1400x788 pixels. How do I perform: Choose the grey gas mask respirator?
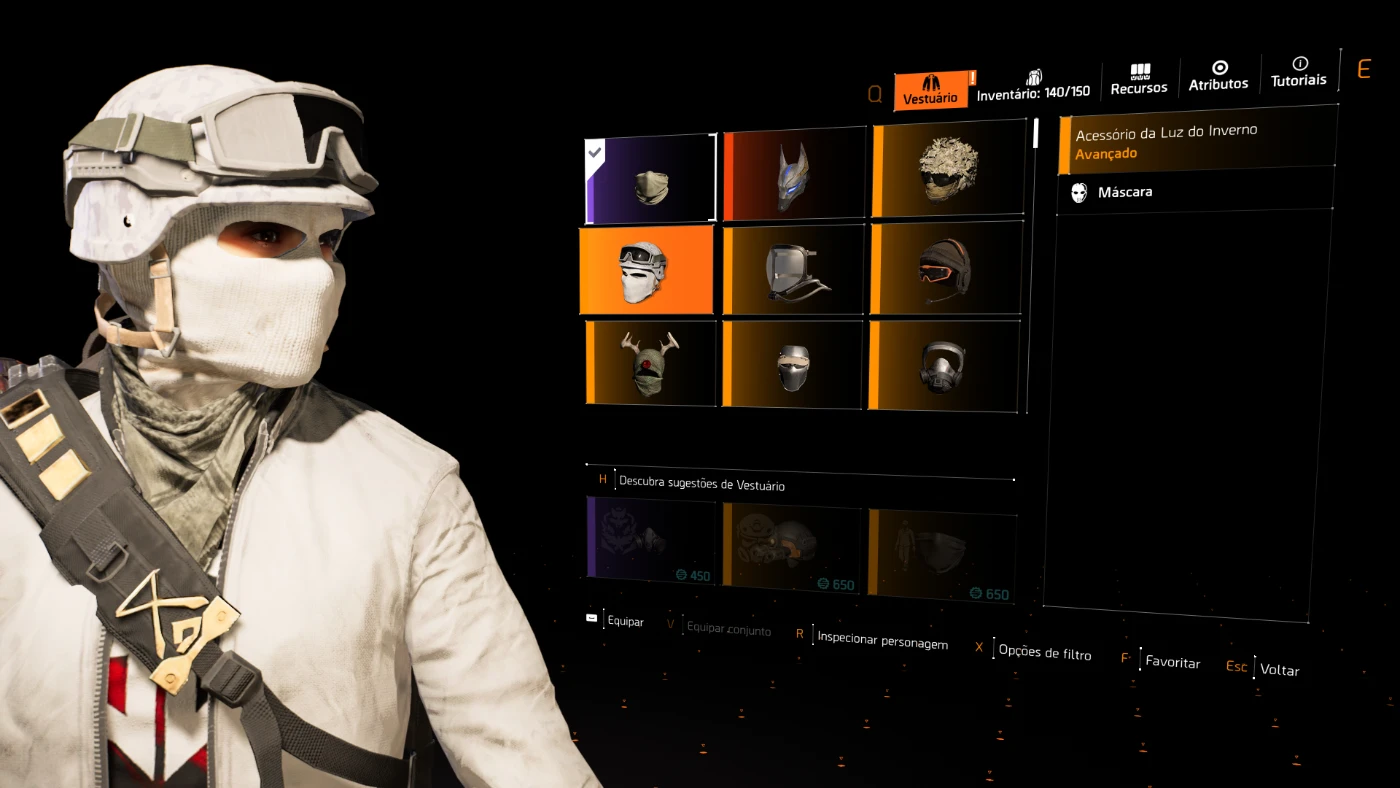(x=944, y=366)
